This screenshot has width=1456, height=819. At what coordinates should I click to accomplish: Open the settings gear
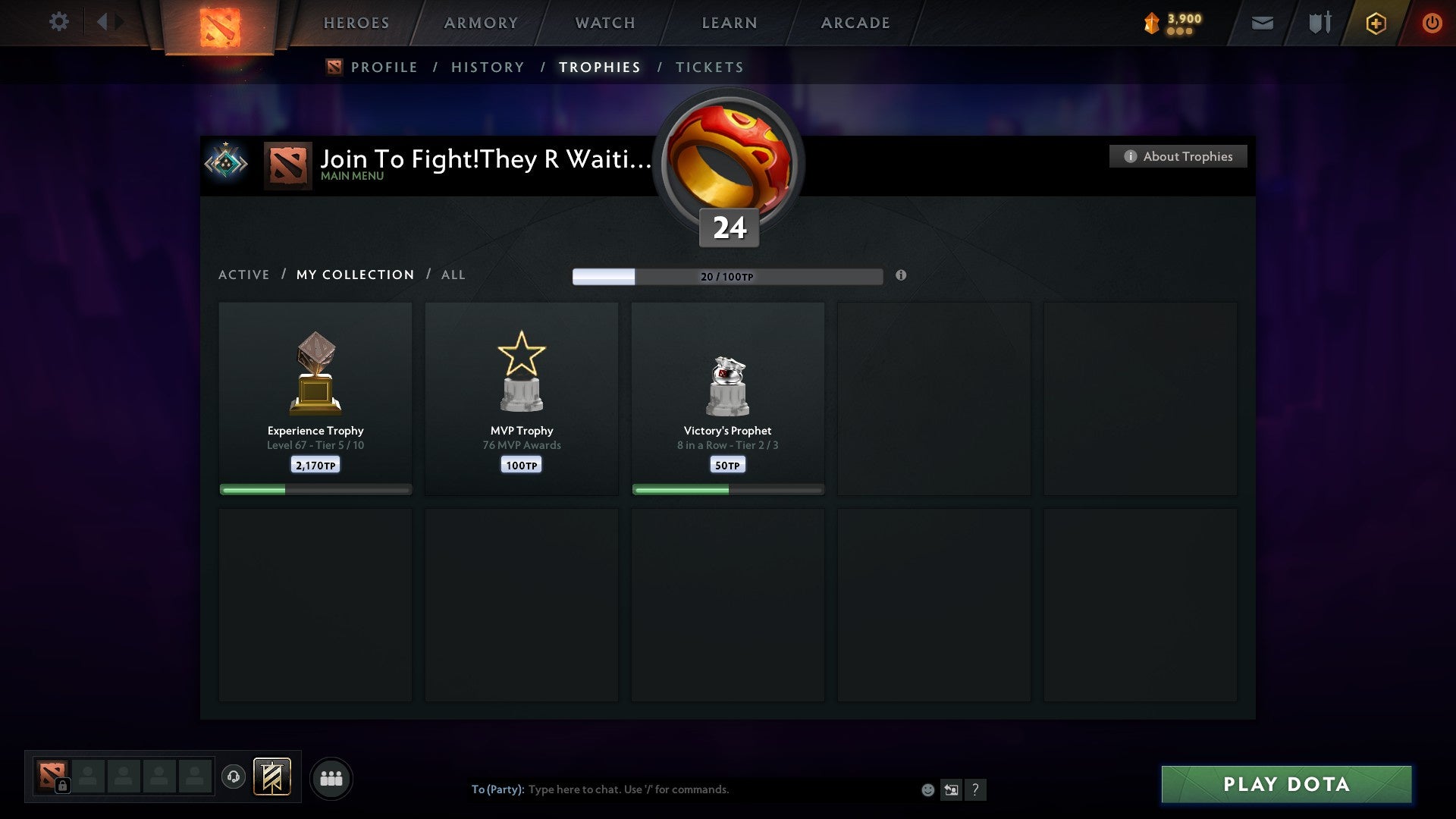coord(59,21)
